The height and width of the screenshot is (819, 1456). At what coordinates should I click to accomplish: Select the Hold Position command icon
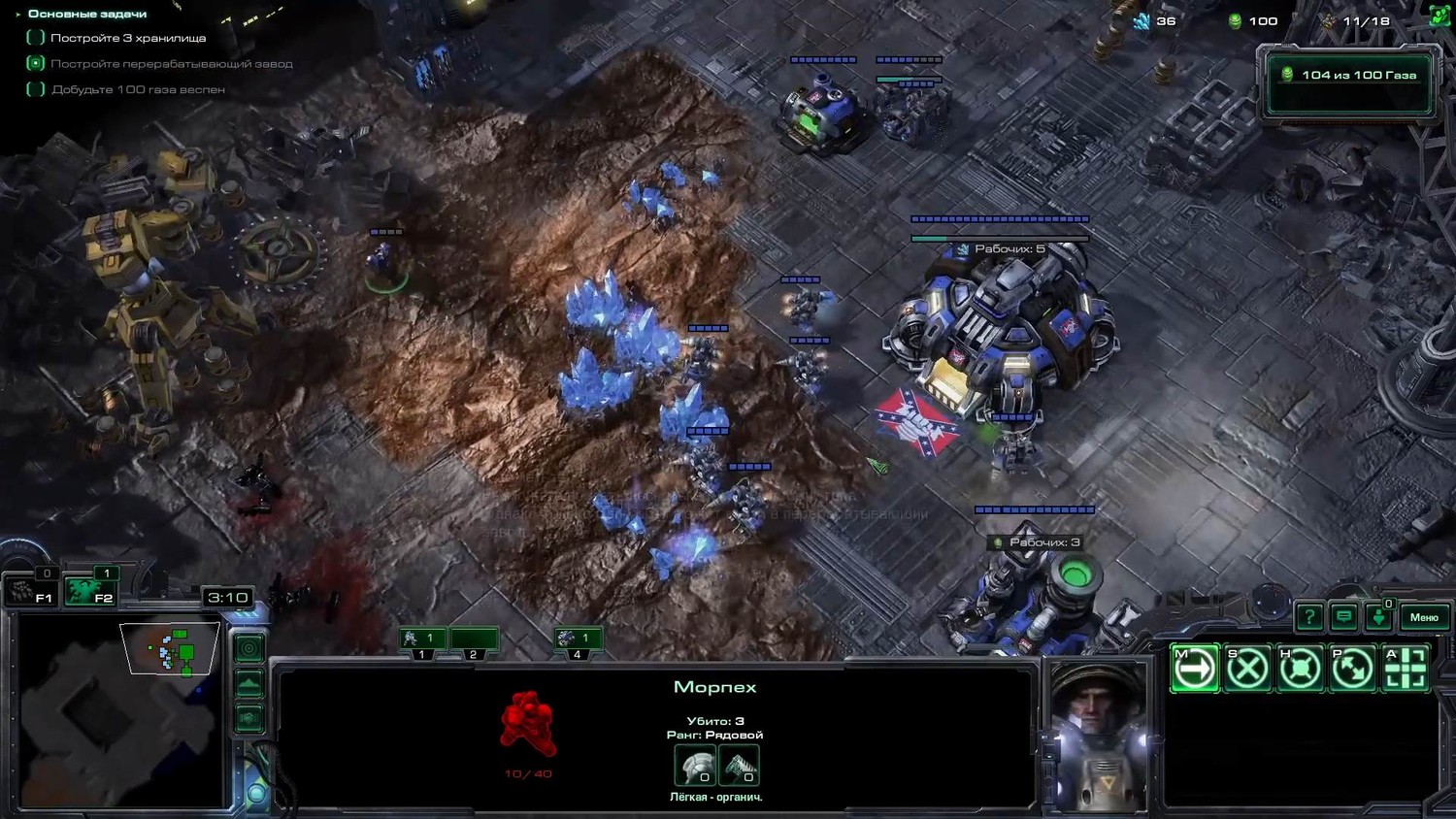pos(1300,668)
